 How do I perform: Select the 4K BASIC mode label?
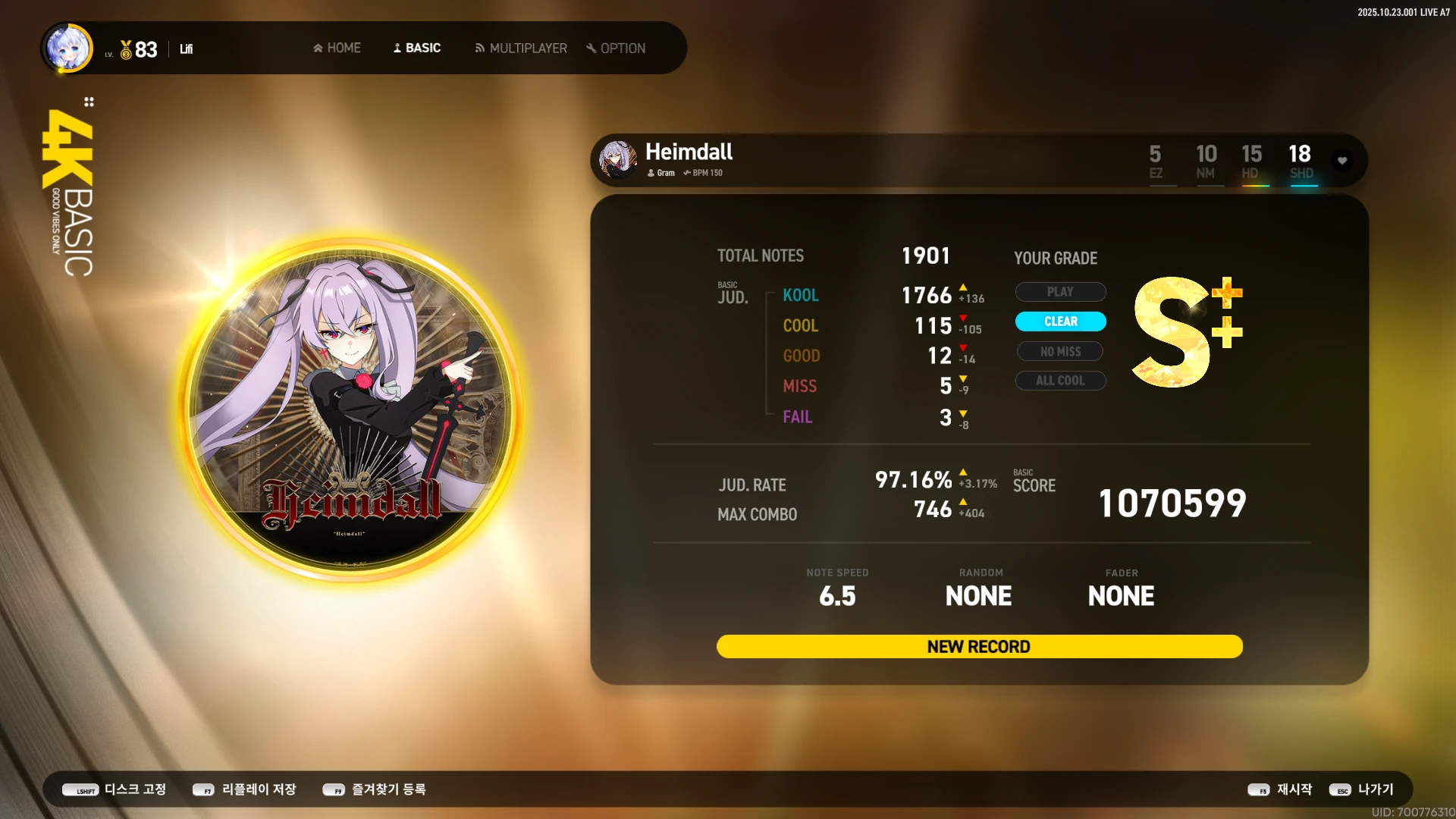68,193
